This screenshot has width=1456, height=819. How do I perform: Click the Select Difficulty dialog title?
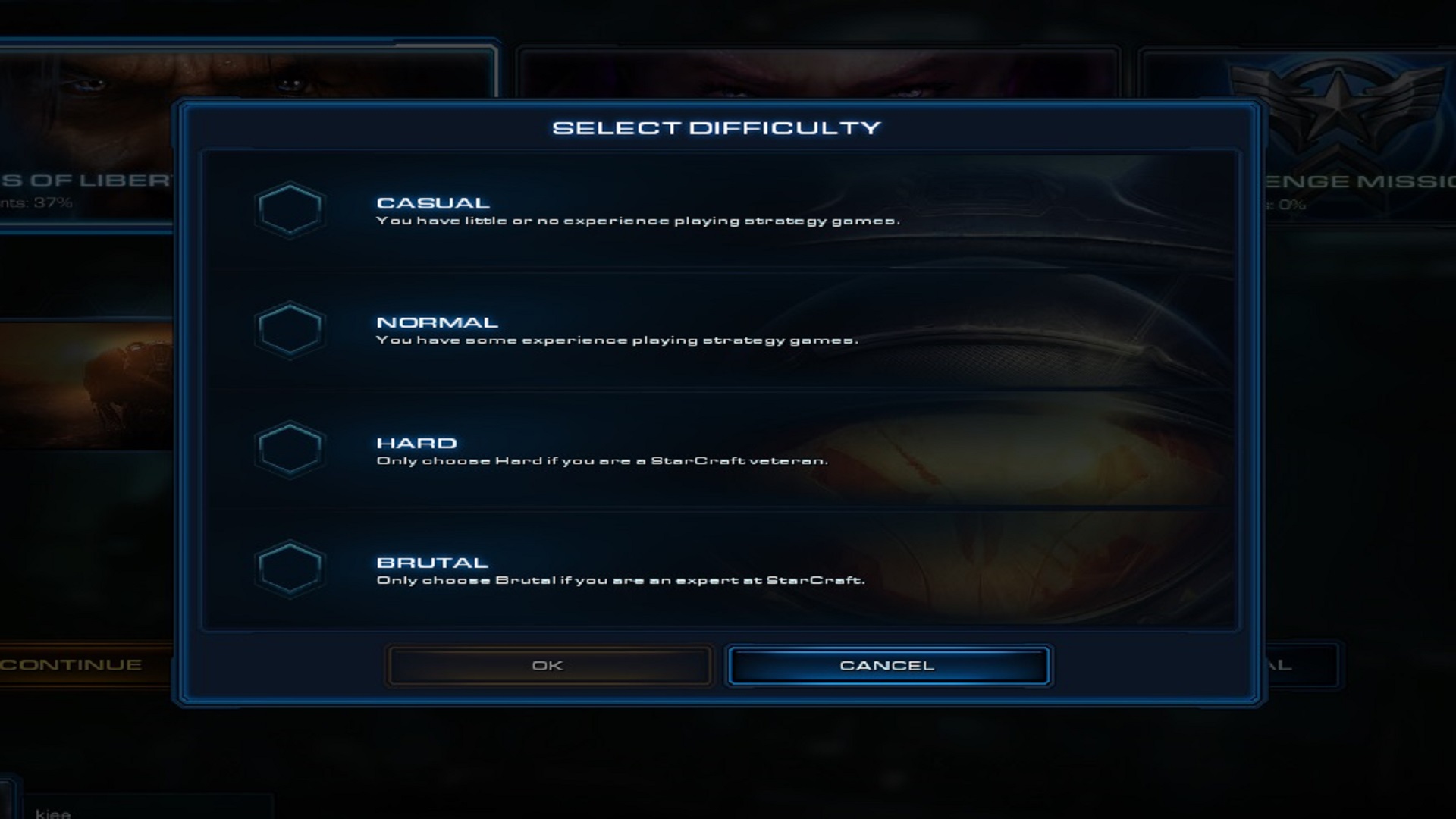[718, 127]
